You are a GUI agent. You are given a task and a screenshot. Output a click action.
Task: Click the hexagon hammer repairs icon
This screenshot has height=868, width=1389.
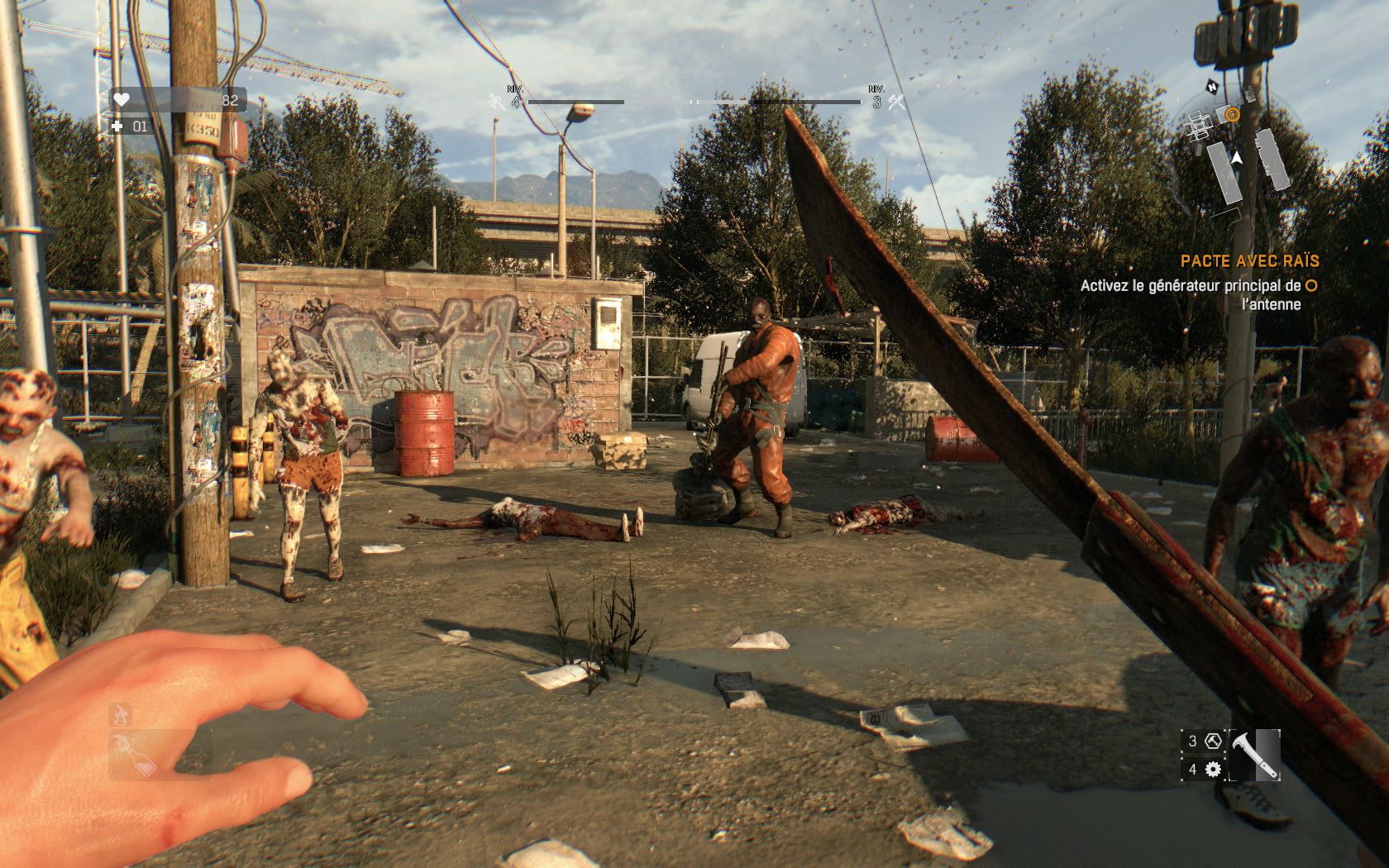click(1213, 741)
